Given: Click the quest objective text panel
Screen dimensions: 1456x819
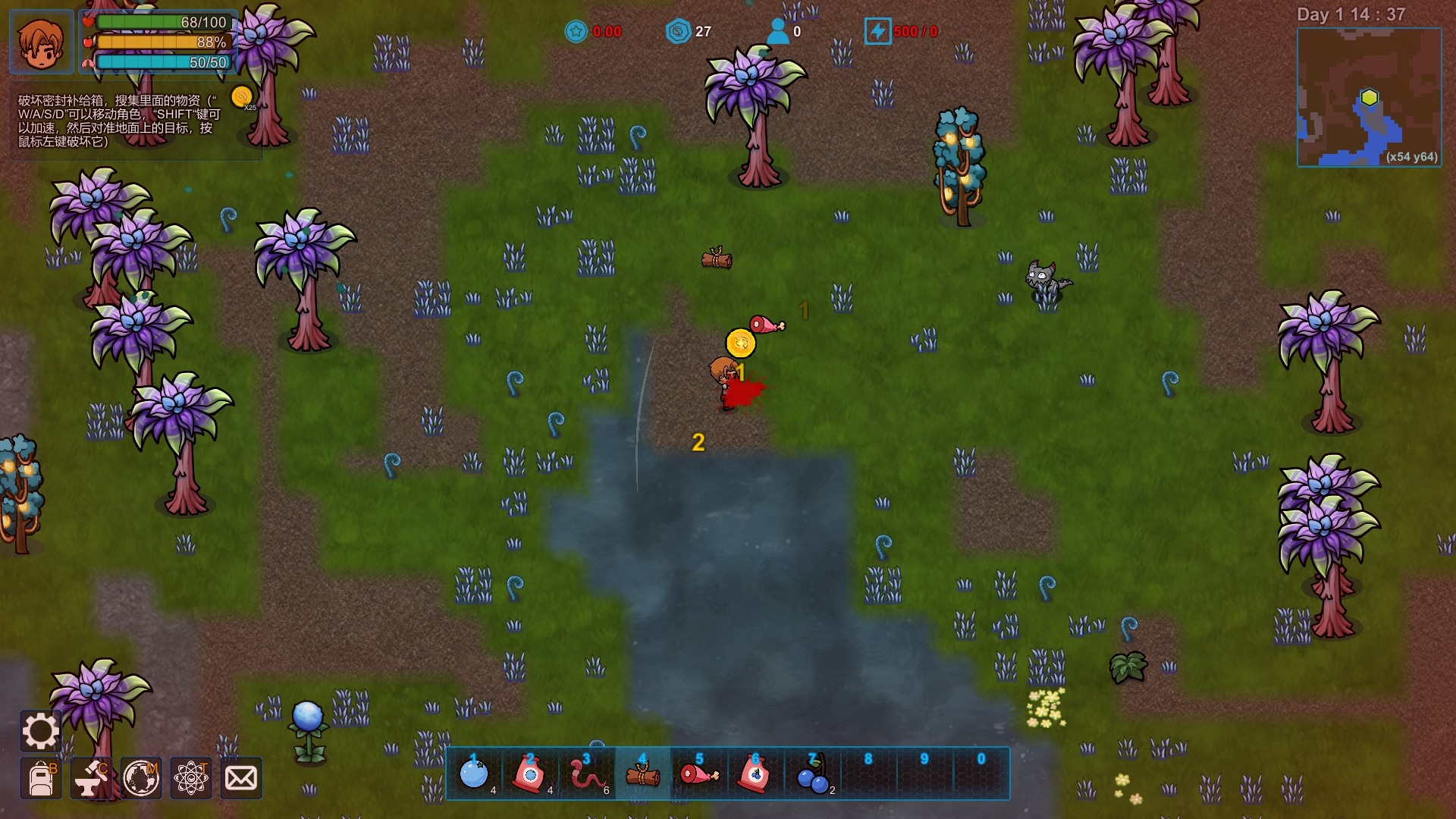Looking at the screenshot, I should point(121,121).
